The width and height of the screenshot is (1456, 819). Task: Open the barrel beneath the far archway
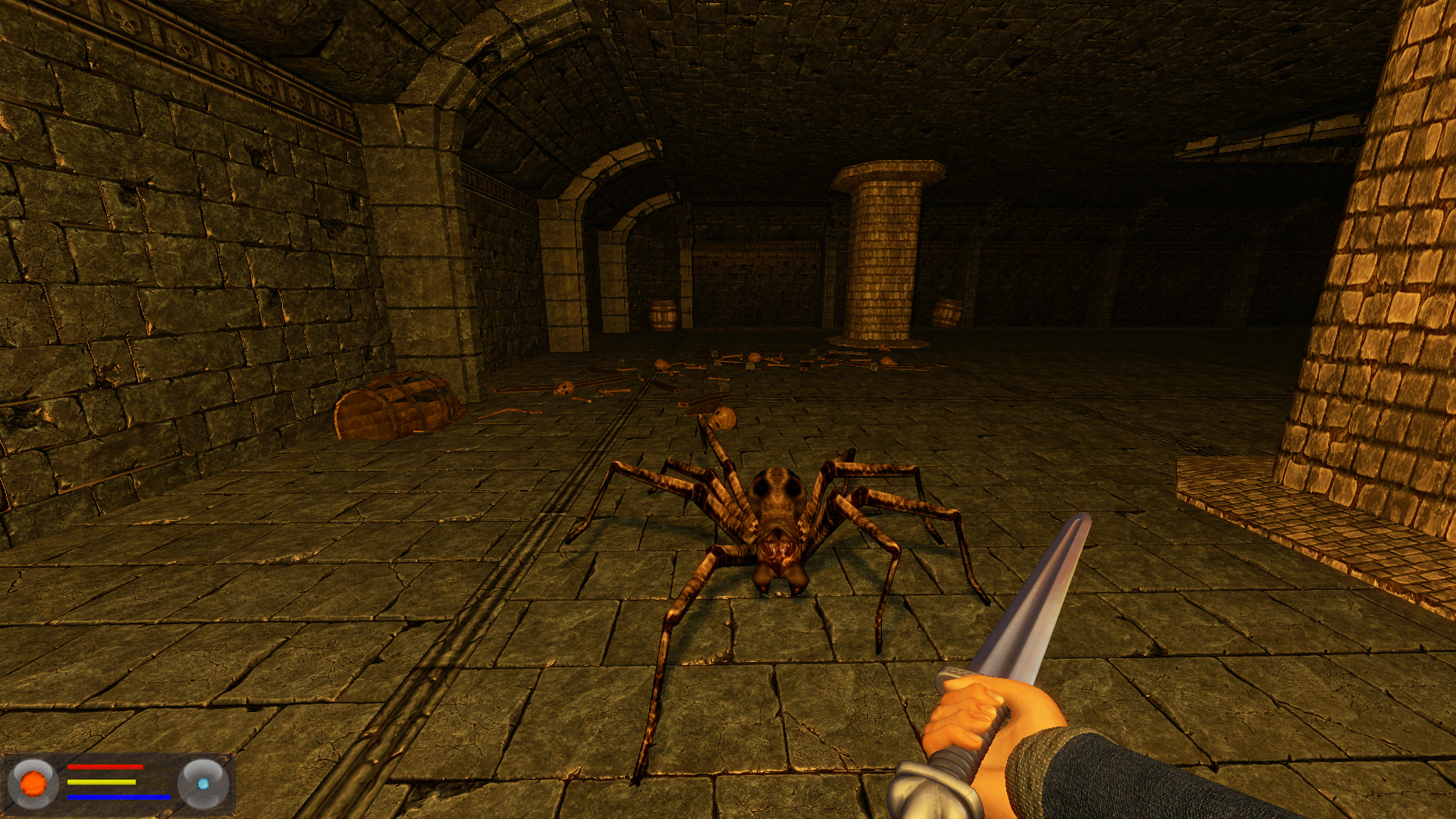click(663, 315)
